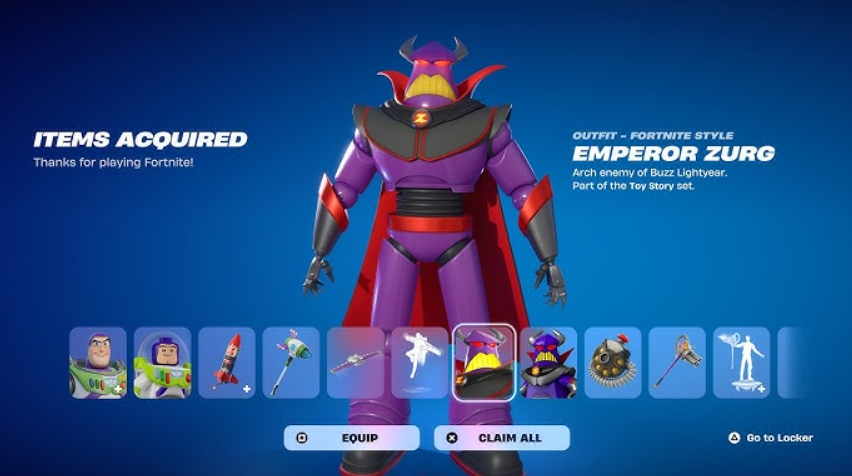
Task: Choose the non-highlighted Zurg style tile
Action: click(x=548, y=363)
